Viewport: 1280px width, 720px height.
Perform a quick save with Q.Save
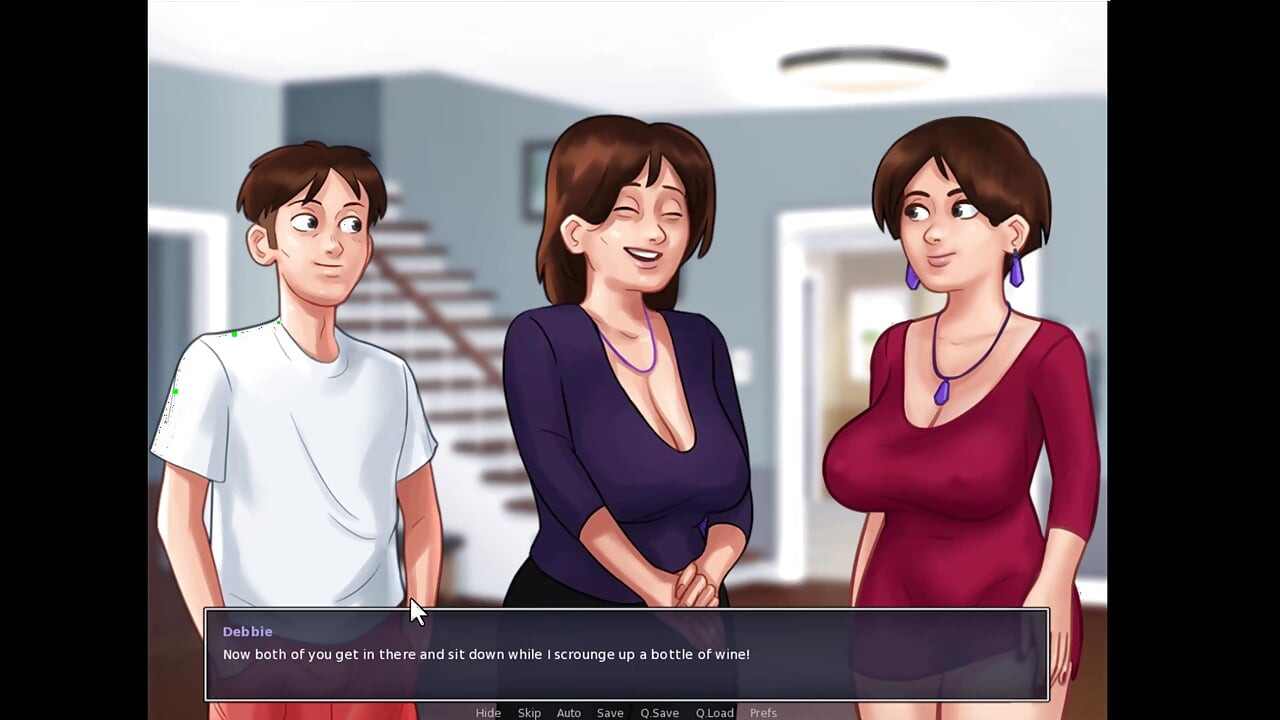tap(659, 712)
